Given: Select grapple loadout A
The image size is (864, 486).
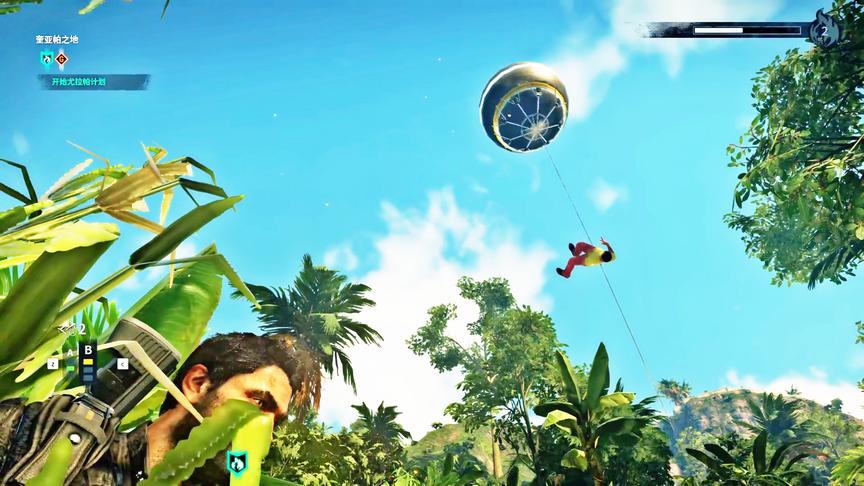Looking at the screenshot, I should click(x=70, y=352).
